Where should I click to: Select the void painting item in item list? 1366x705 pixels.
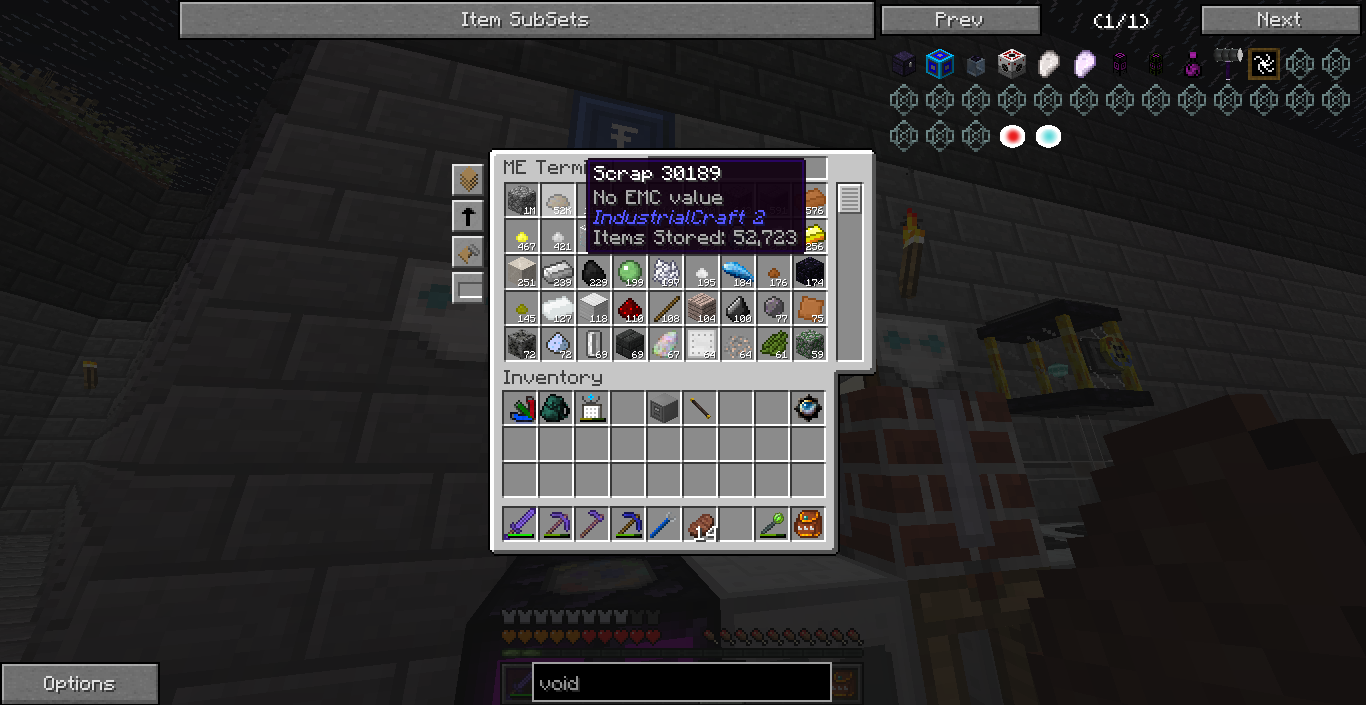click(x=1264, y=65)
